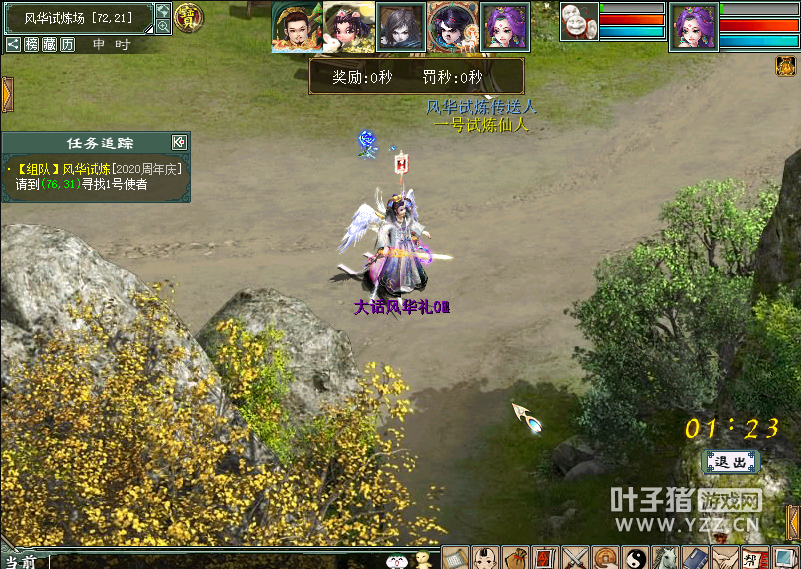
Task: Click the minimap magnifier zoom button
Action: pos(163,27)
